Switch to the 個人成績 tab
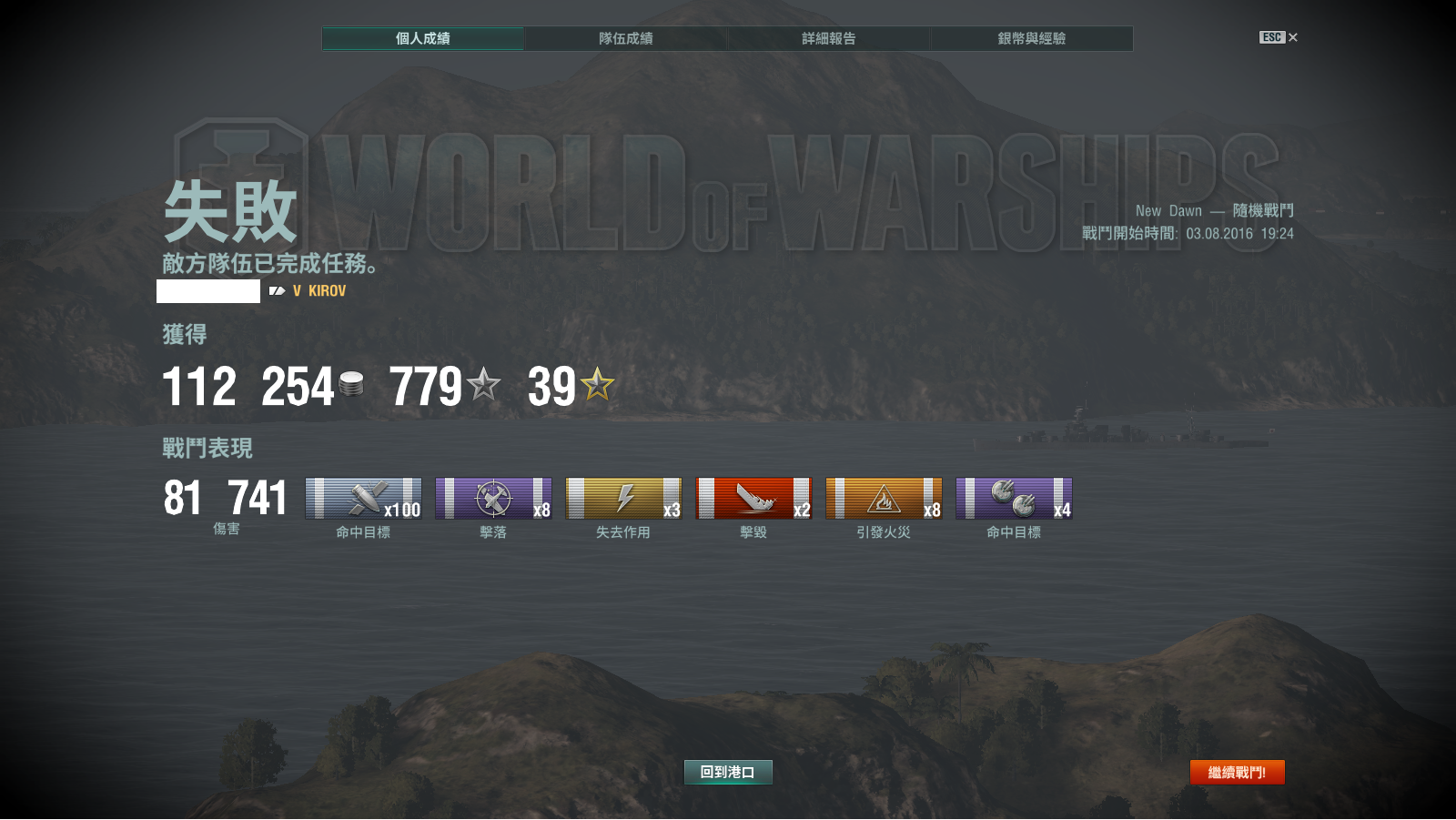The image size is (1456, 820). coord(423,38)
